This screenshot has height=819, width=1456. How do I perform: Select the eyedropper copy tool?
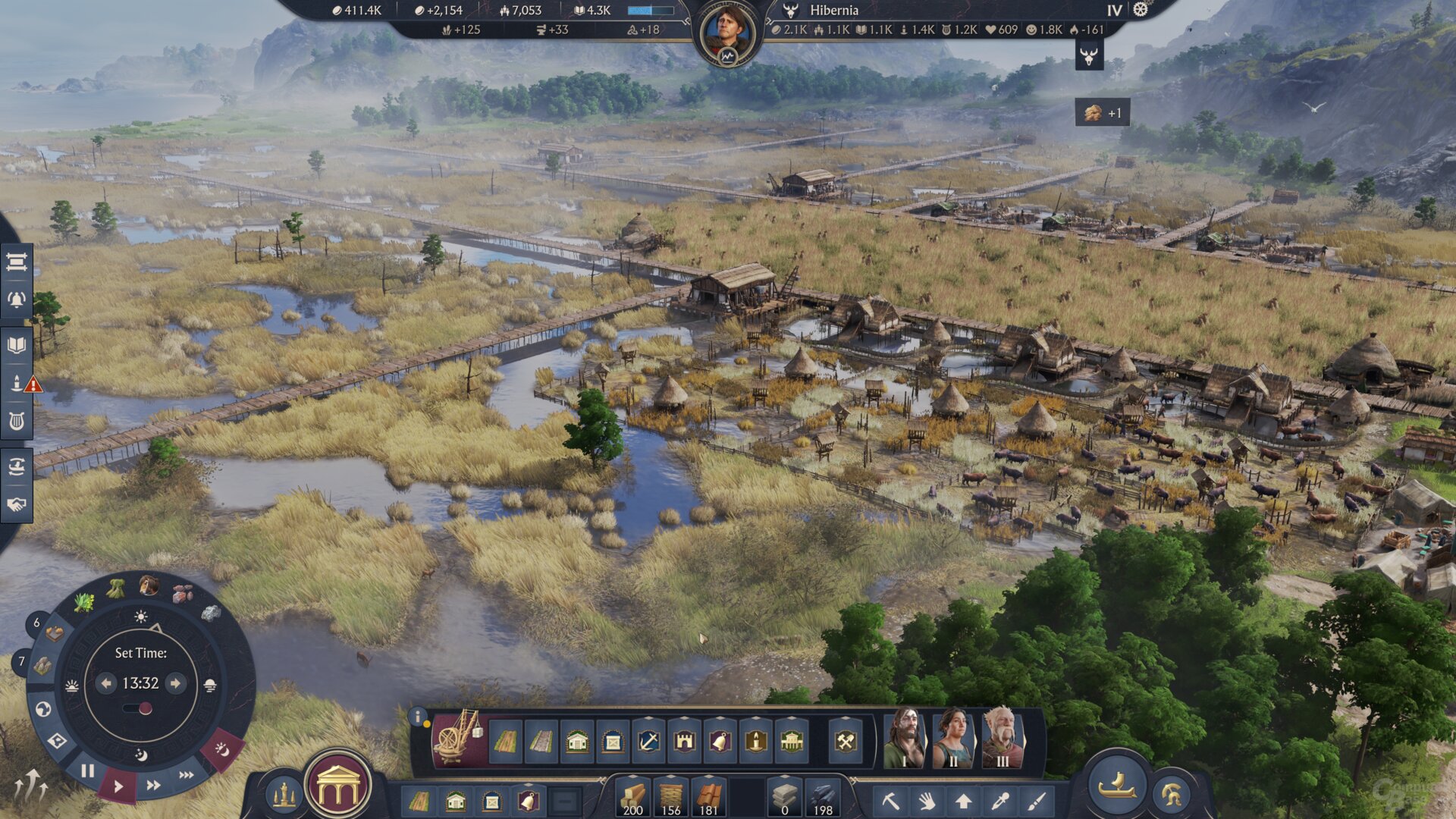(1000, 801)
